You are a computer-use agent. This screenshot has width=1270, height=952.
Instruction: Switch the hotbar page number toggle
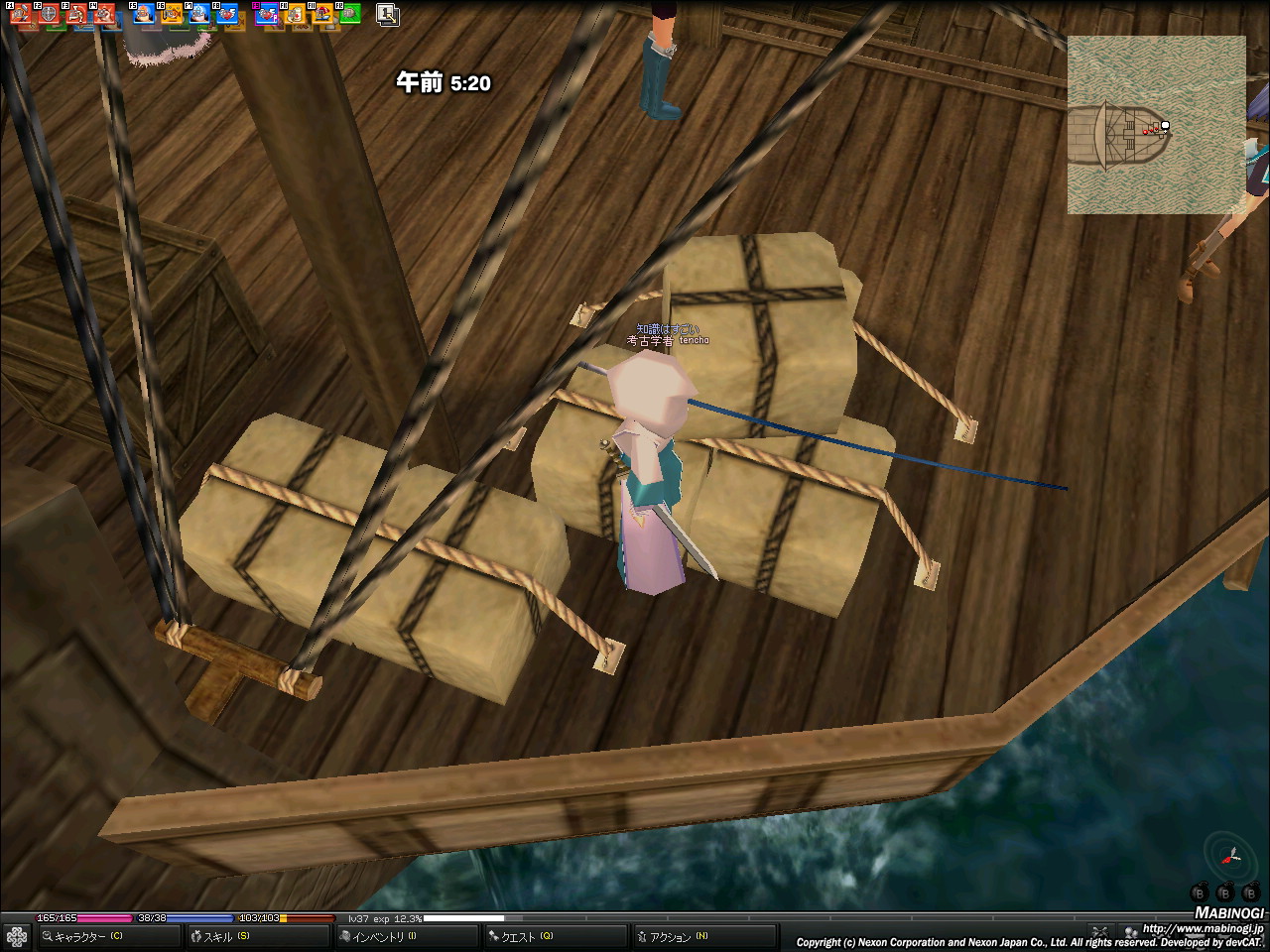point(388,15)
